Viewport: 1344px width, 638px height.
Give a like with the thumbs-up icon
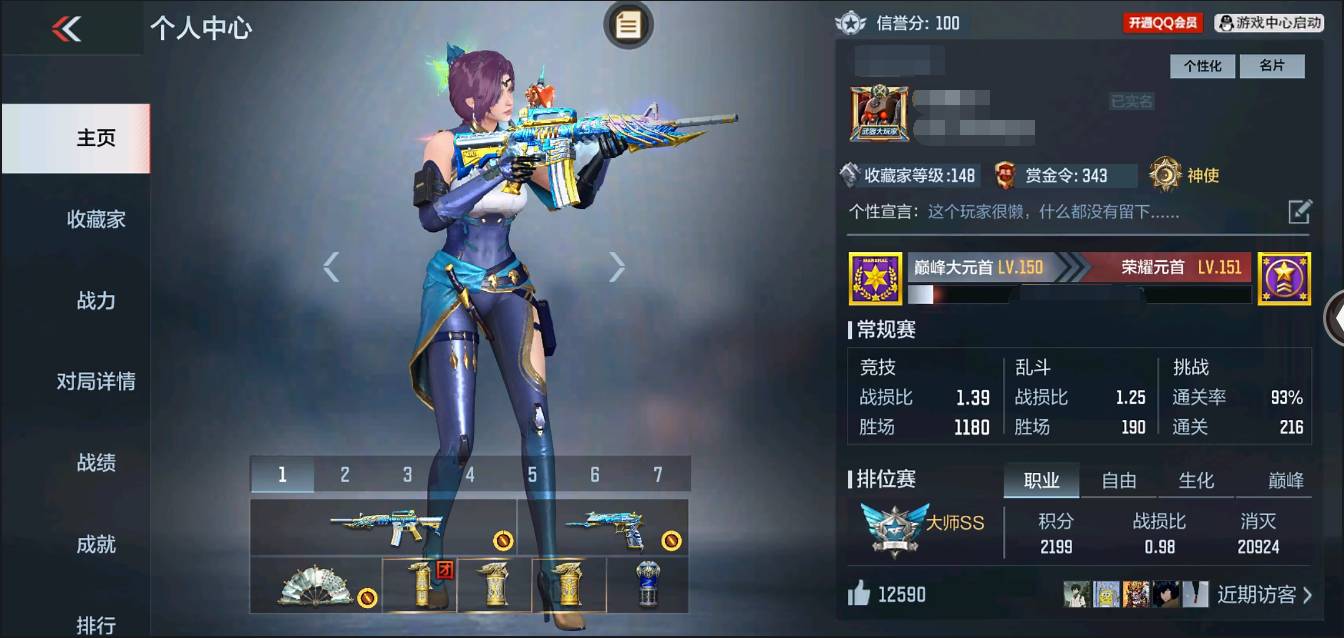coord(859,595)
